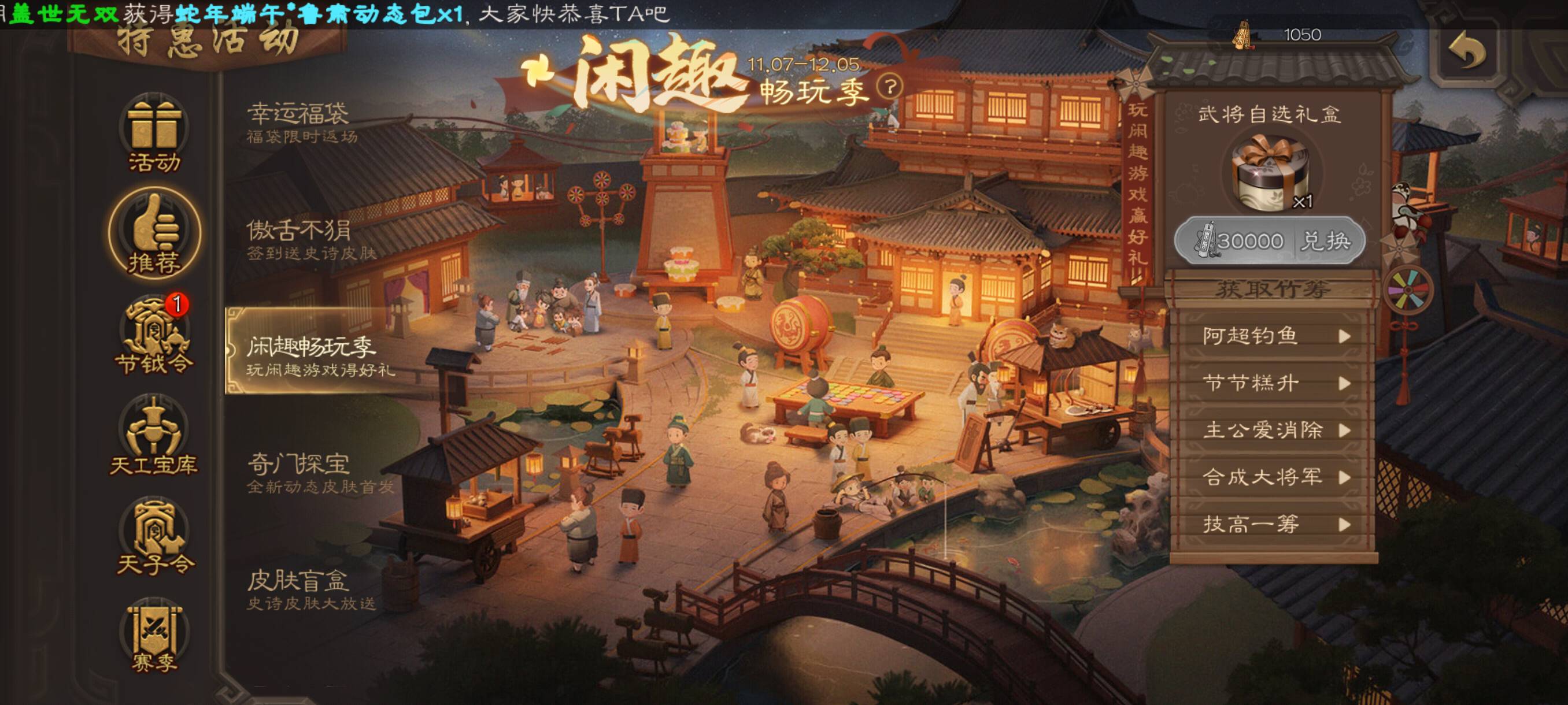This screenshot has width=1568, height=705.
Task: Open the 奇门探宝 event entry
Action: coord(320,473)
